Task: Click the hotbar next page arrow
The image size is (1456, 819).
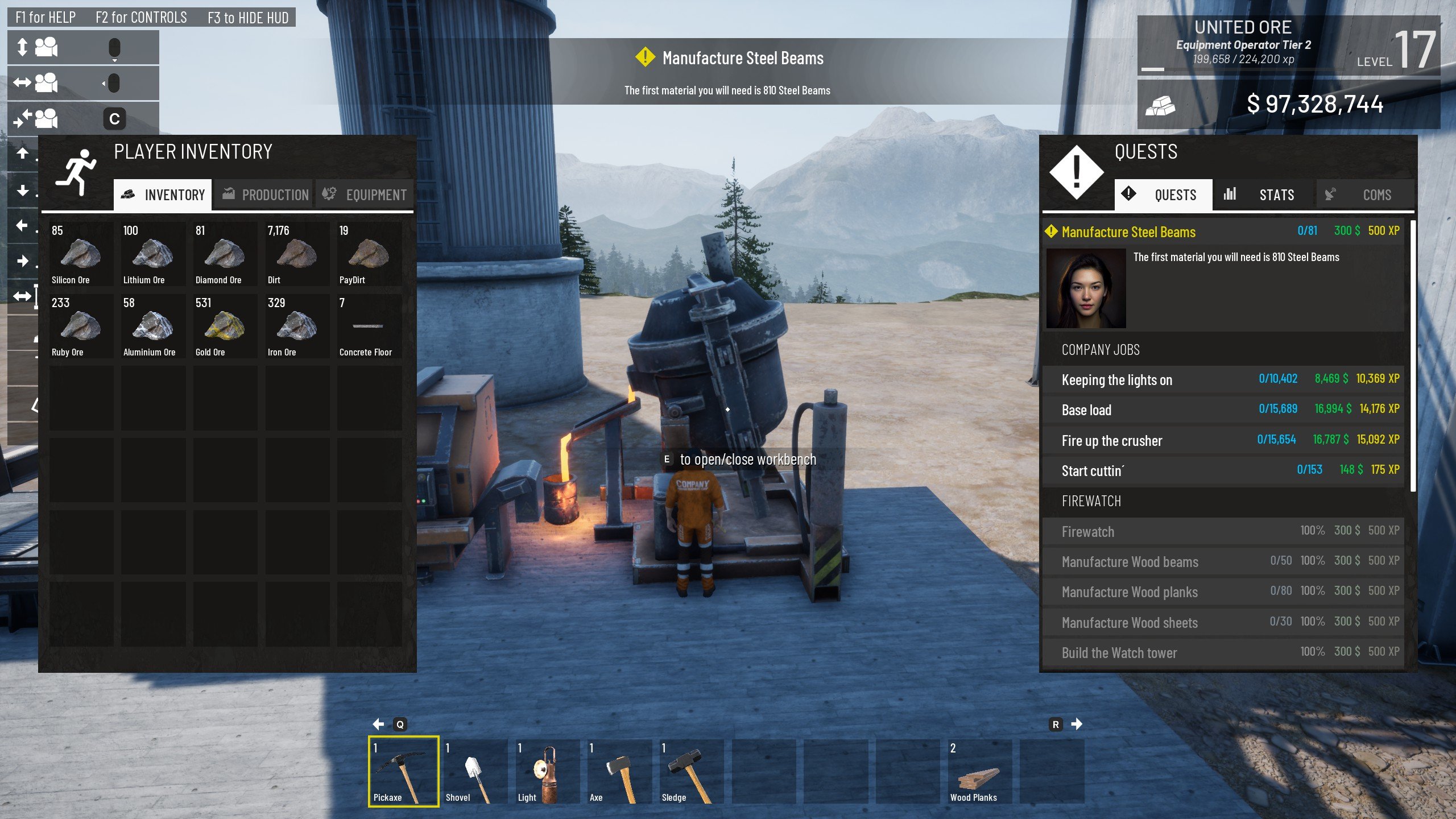Action: point(1076,724)
